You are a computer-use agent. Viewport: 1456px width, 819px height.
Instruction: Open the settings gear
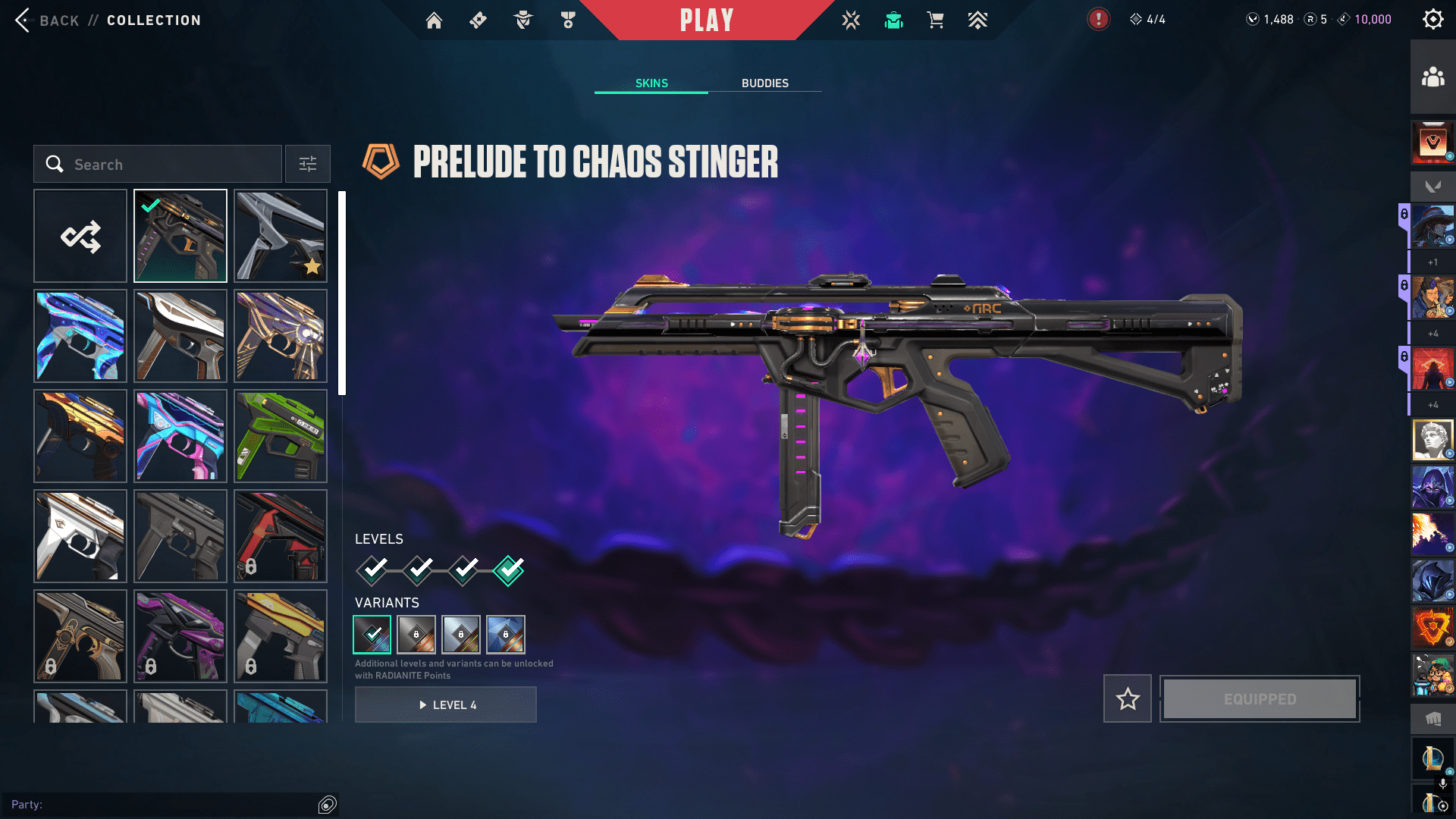tap(1432, 20)
